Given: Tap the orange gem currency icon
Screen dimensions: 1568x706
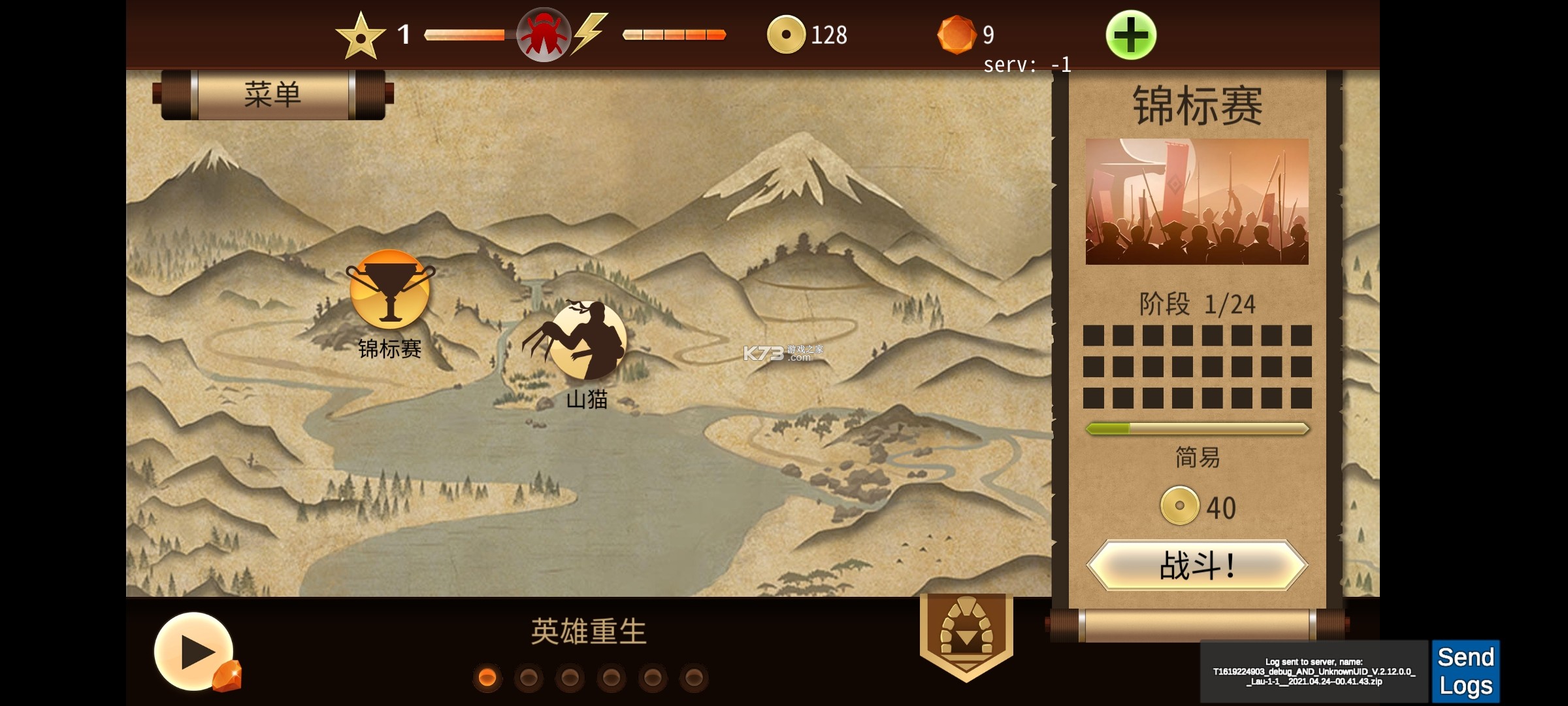Looking at the screenshot, I should click(x=956, y=35).
